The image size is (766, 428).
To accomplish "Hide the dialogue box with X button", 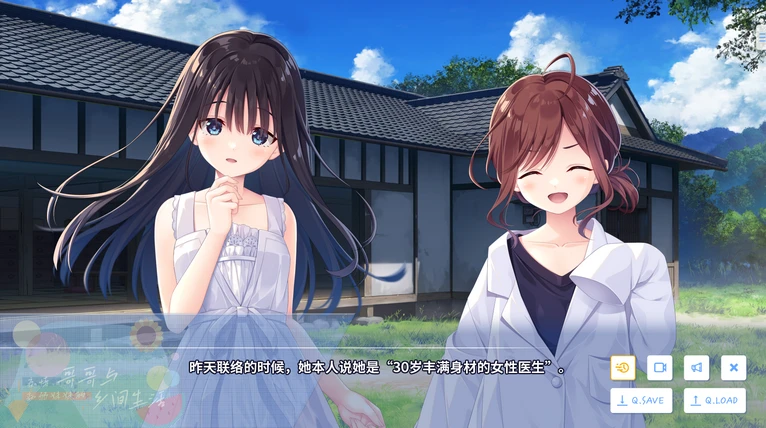I will click(733, 368).
